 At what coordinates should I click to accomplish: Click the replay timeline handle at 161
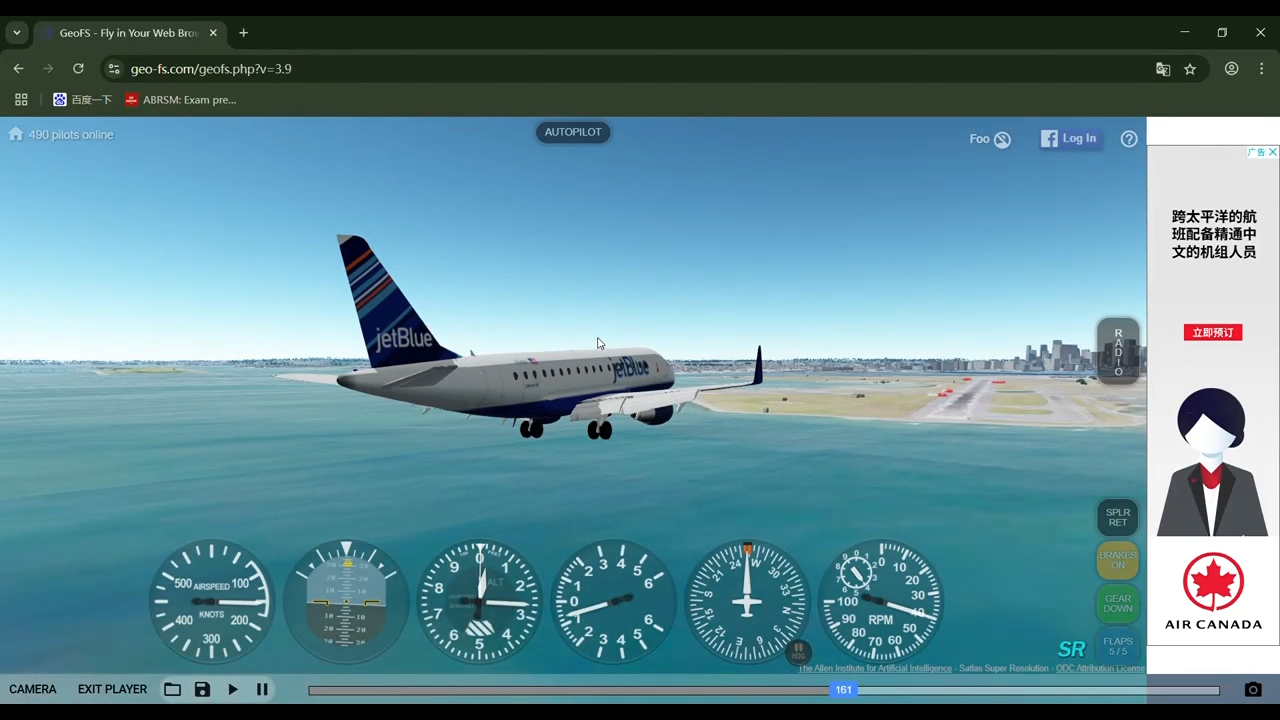coord(844,689)
